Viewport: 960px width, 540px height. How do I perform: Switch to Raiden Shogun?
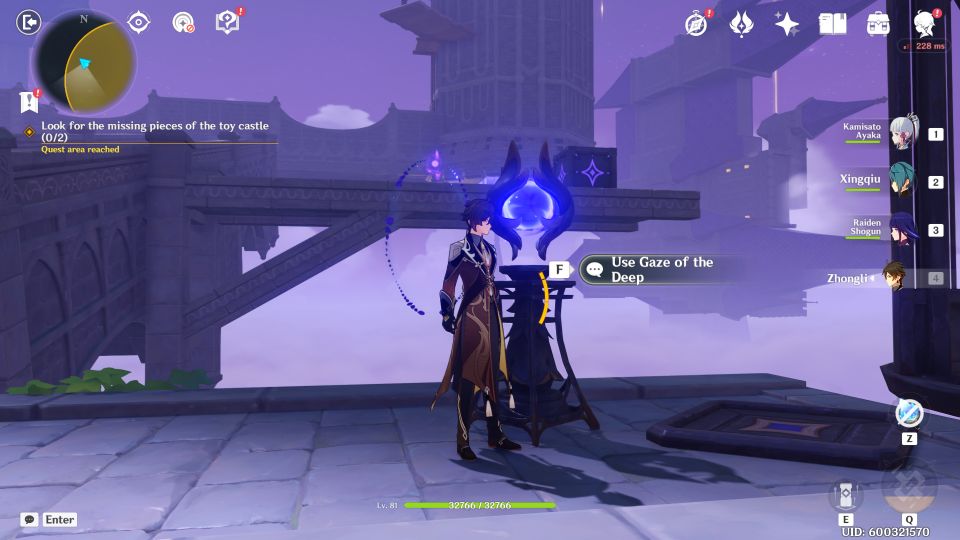point(902,229)
